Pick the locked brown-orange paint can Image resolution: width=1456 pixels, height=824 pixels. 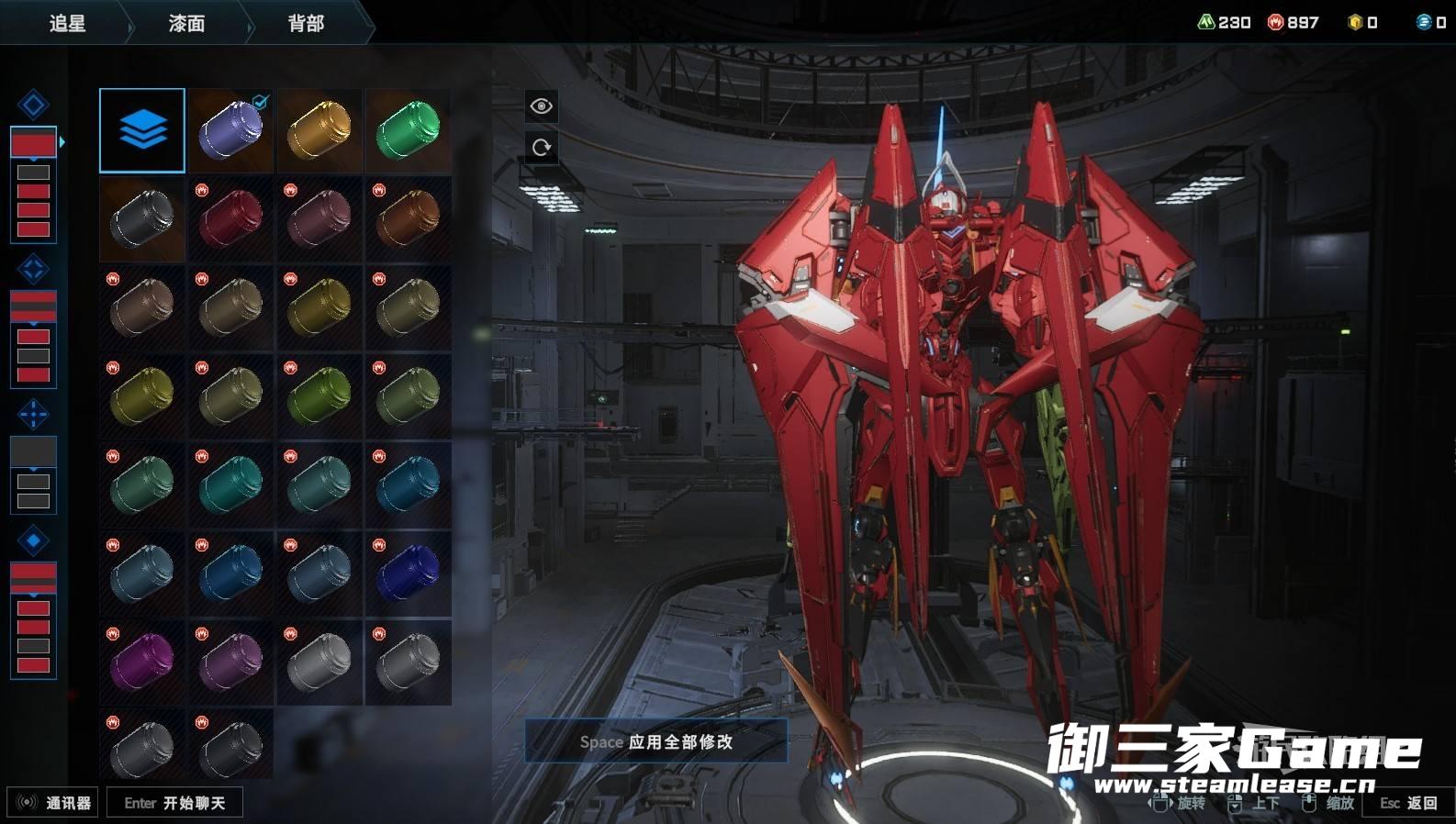click(x=409, y=219)
